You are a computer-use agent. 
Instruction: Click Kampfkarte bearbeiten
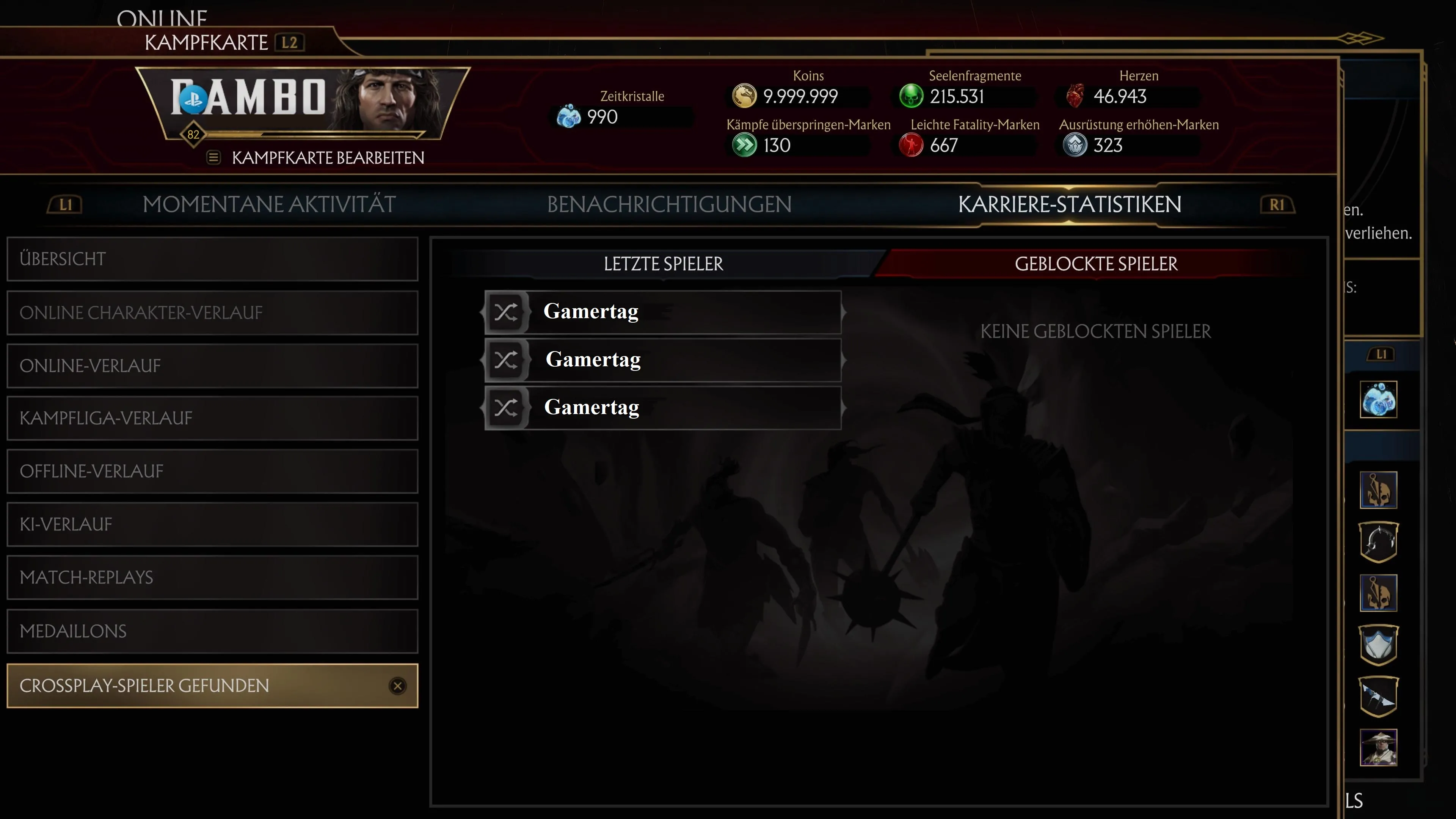pos(327,158)
